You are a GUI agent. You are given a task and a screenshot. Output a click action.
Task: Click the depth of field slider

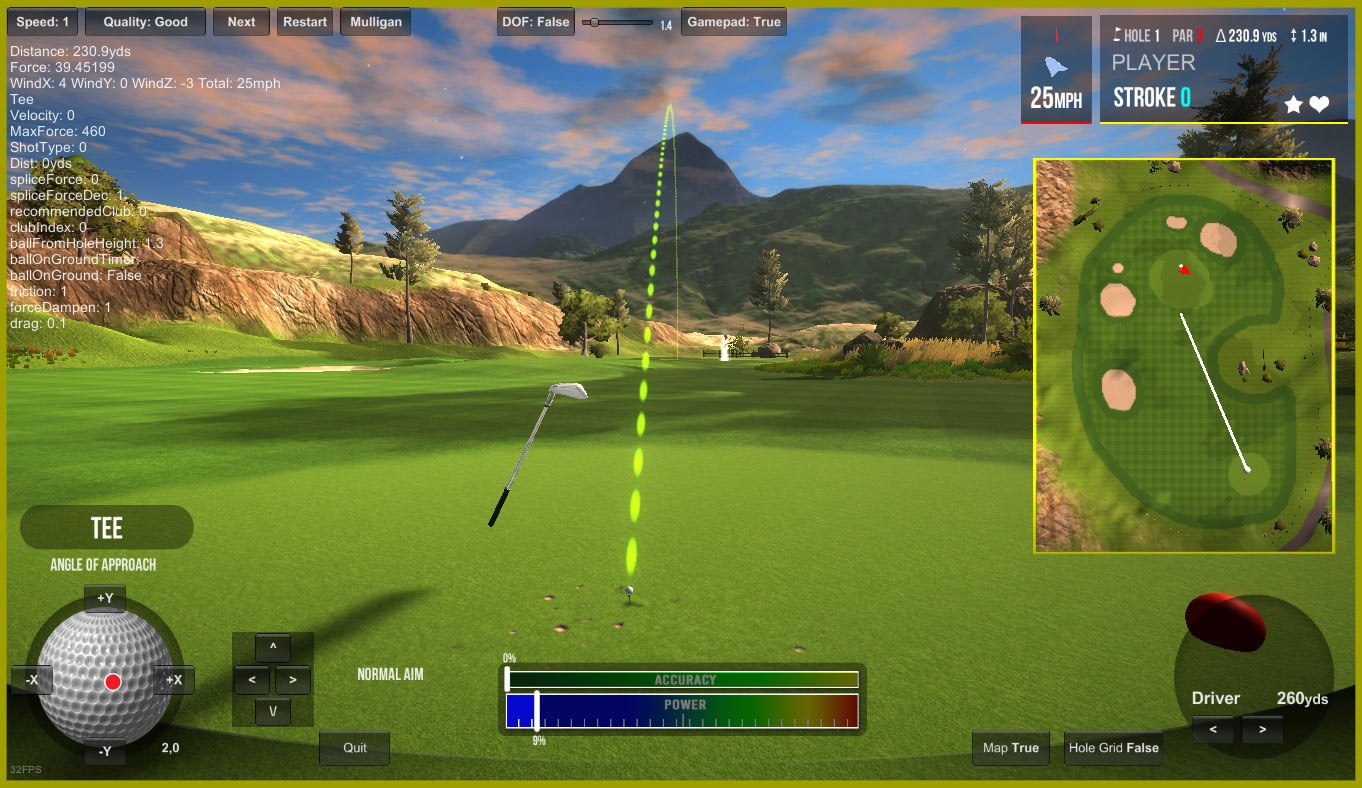point(618,22)
